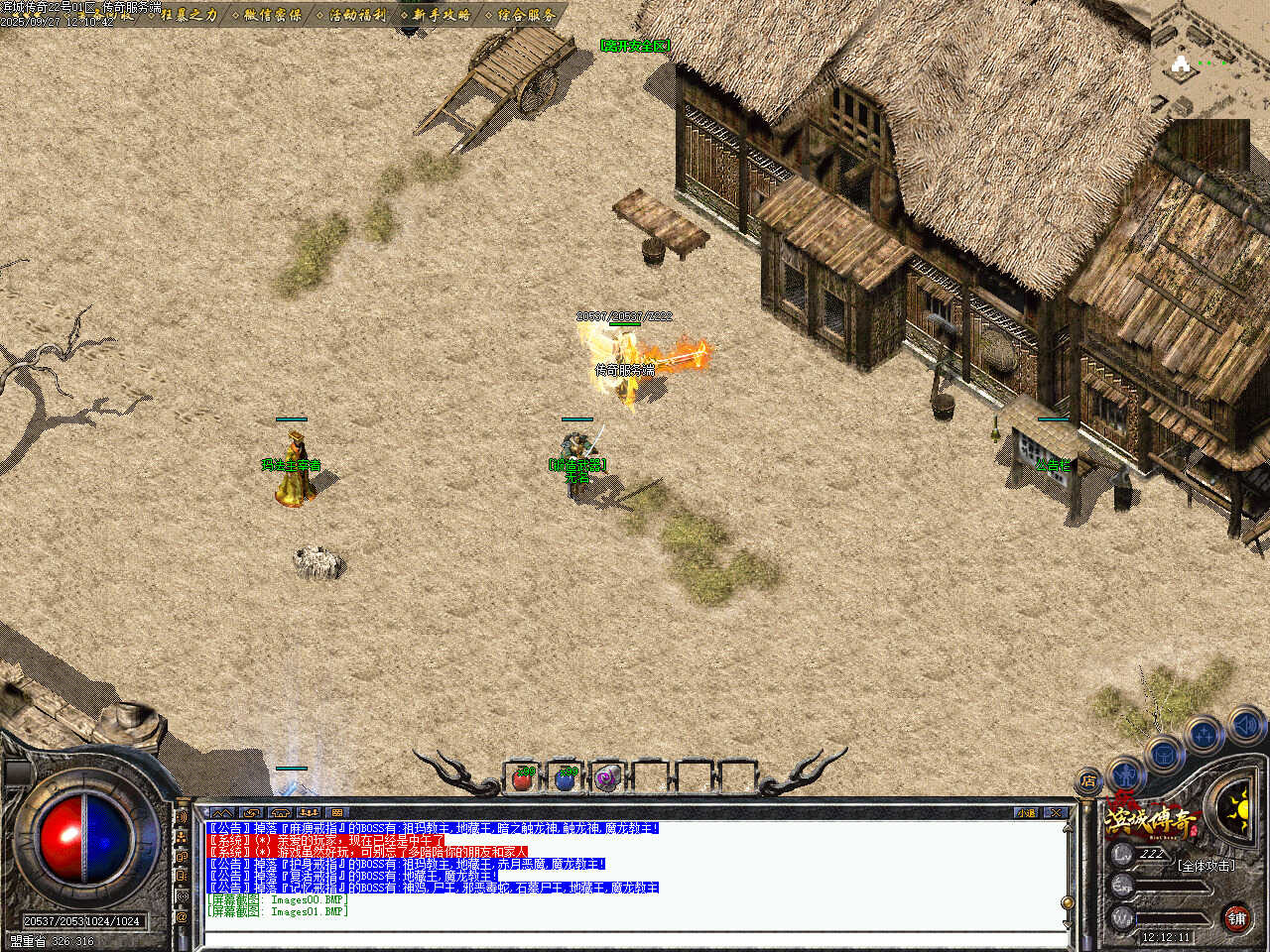This screenshot has height=952, width=1270.
Task: Switch the 全体攻击 attack mode
Action: click(1206, 866)
